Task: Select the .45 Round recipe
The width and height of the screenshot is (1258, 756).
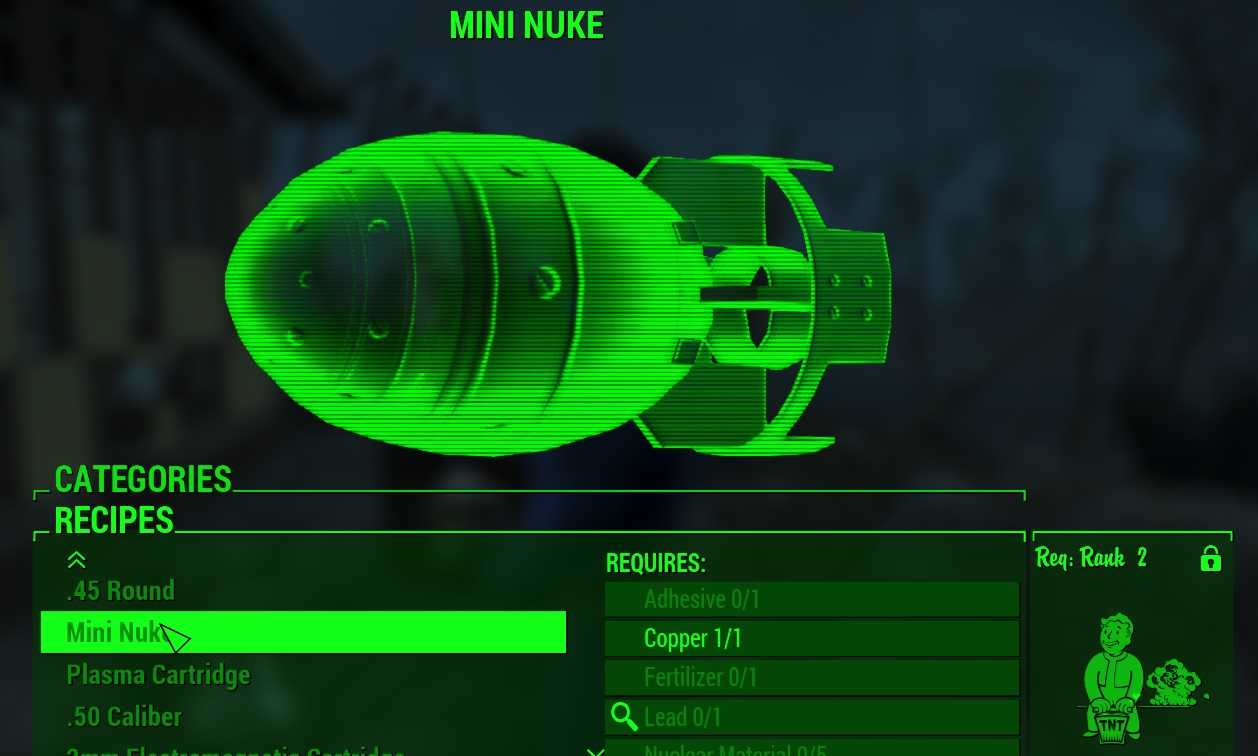Action: click(121, 591)
